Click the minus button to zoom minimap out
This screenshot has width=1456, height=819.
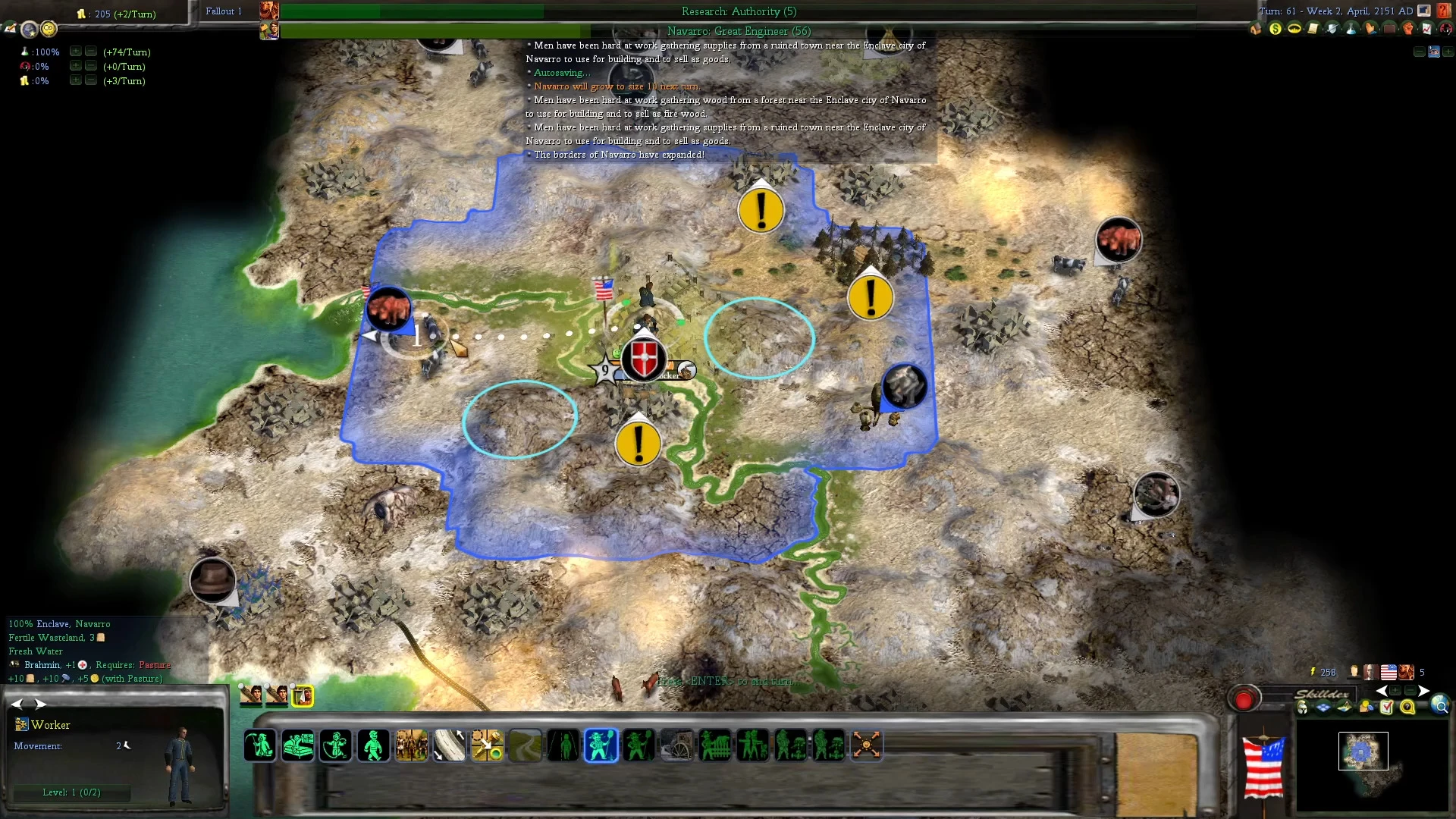click(x=1410, y=690)
